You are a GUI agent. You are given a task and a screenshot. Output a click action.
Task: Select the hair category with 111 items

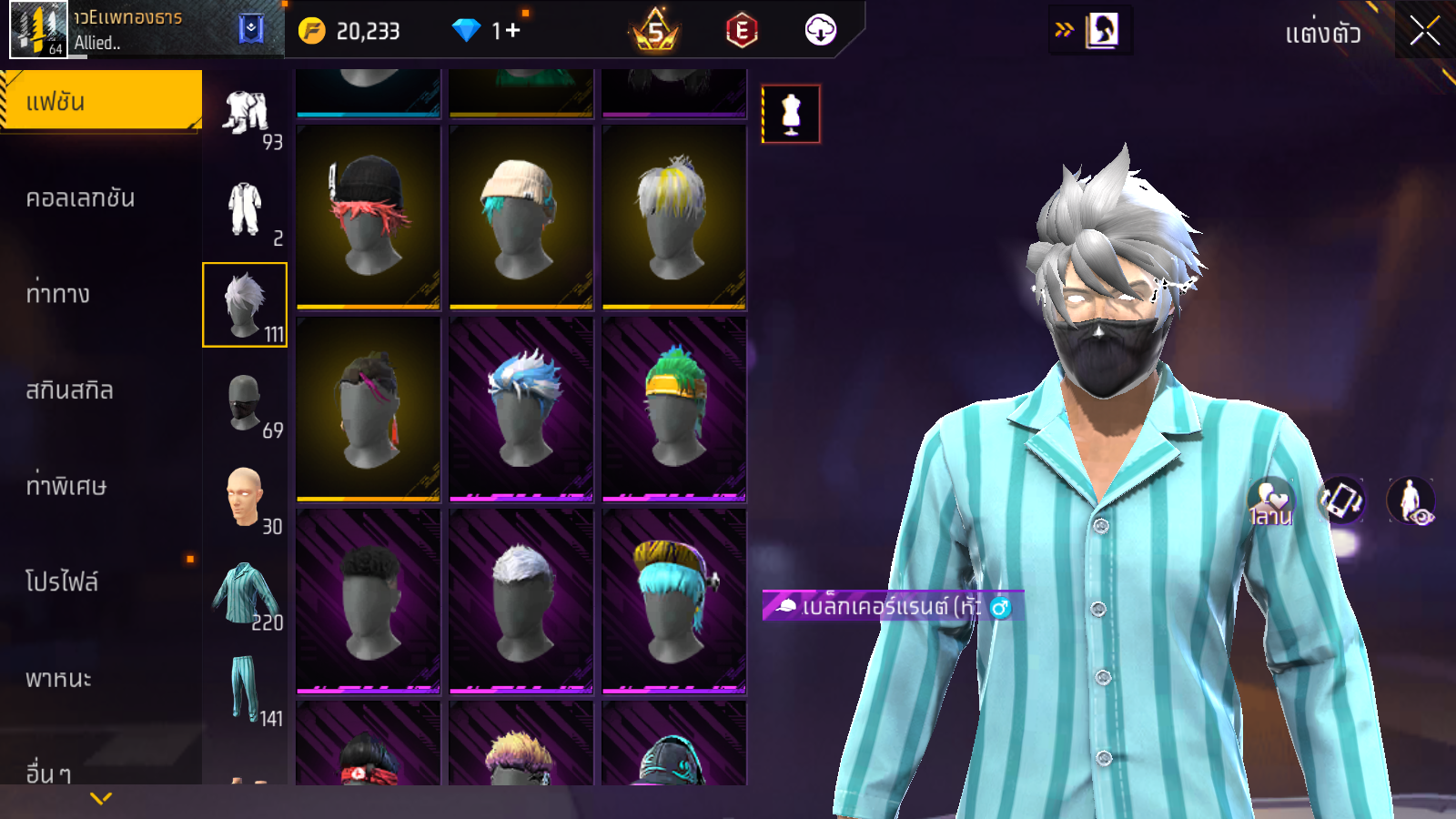click(x=245, y=305)
